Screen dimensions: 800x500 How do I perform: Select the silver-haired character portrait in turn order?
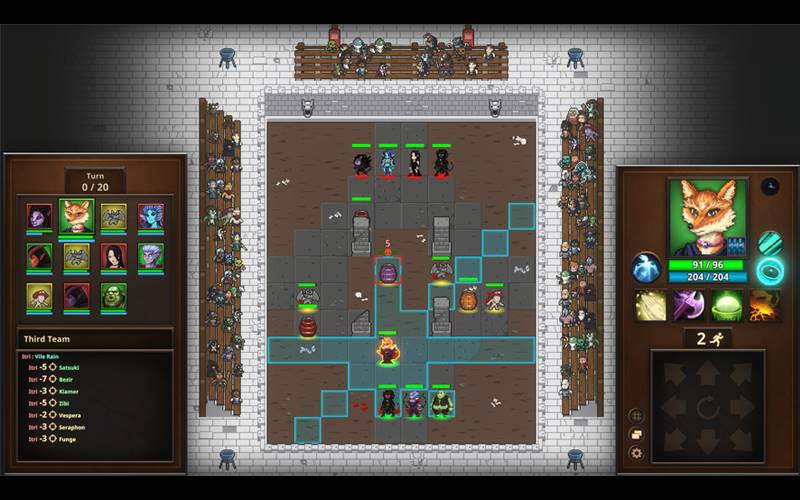click(x=150, y=257)
